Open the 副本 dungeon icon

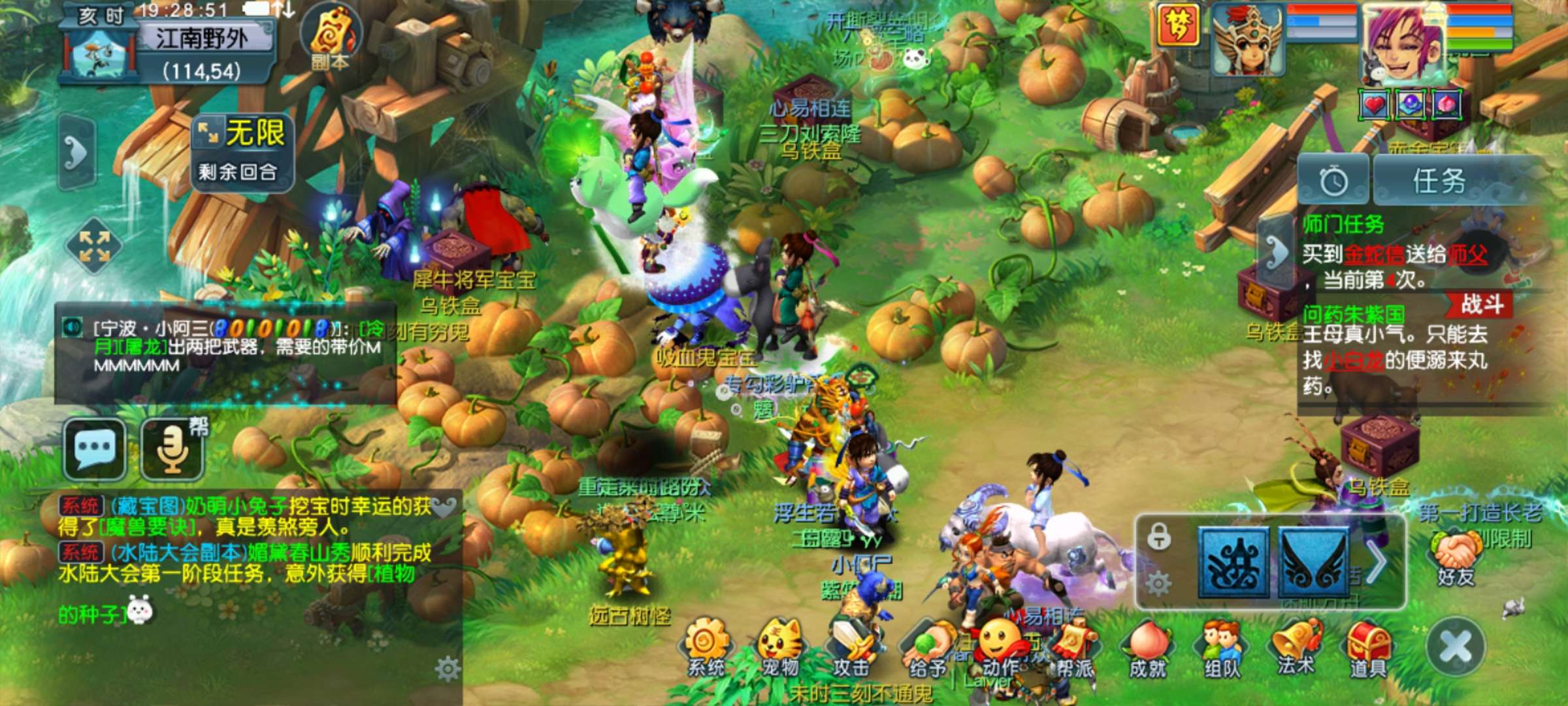[331, 36]
